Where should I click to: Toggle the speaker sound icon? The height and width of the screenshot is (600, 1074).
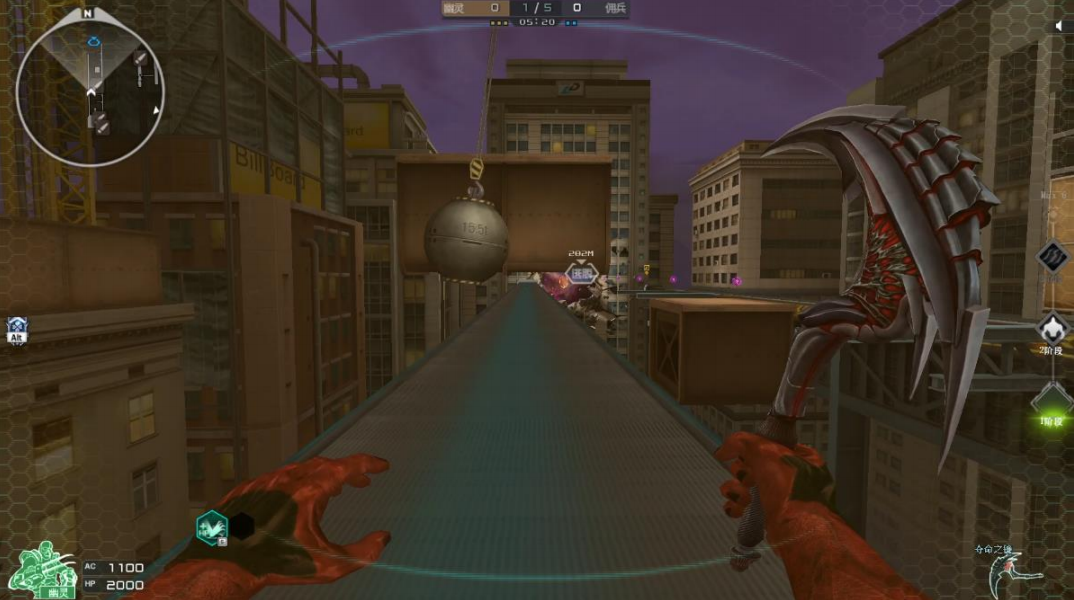(x=1060, y=27)
